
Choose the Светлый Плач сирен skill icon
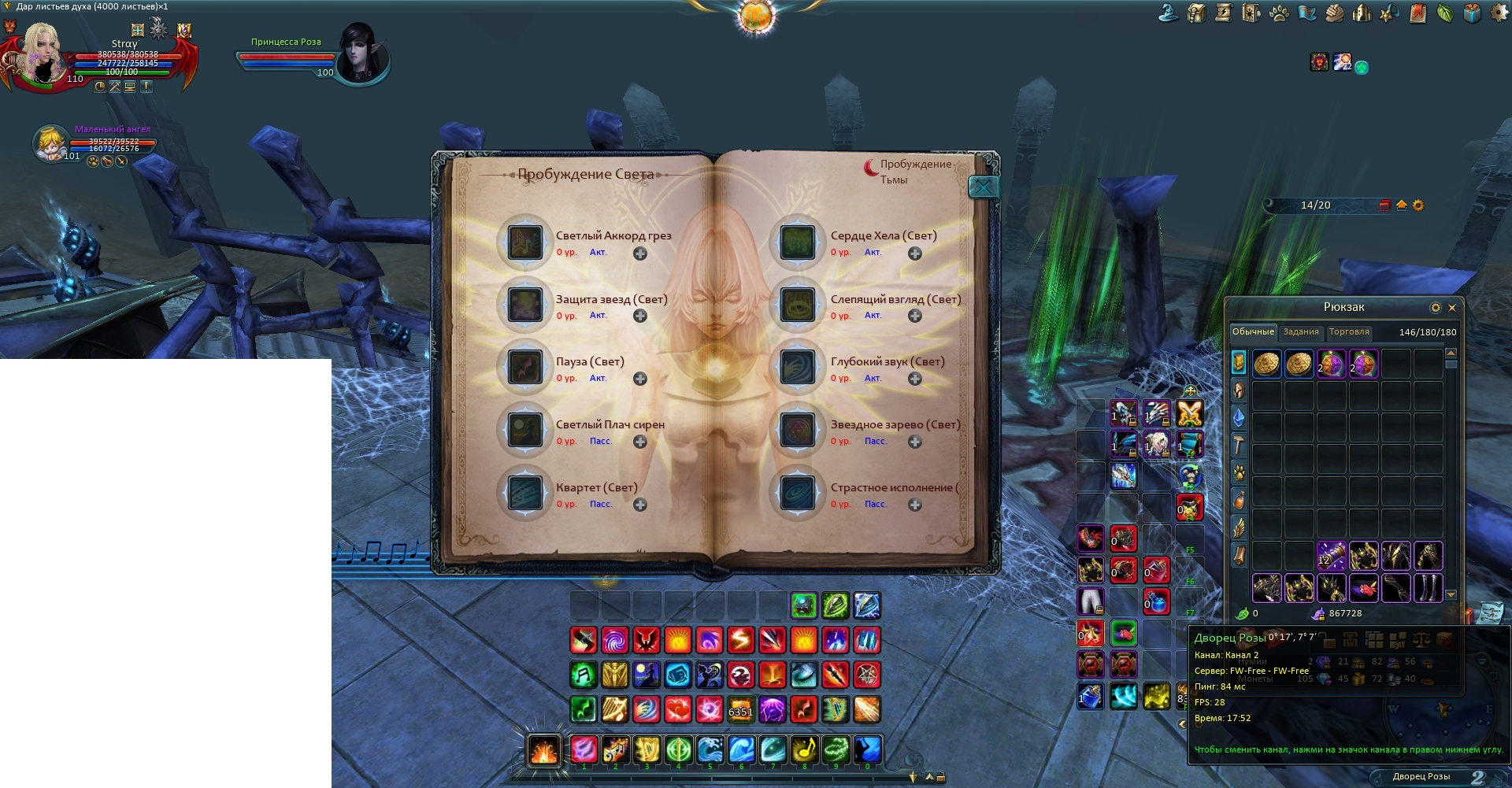[524, 431]
